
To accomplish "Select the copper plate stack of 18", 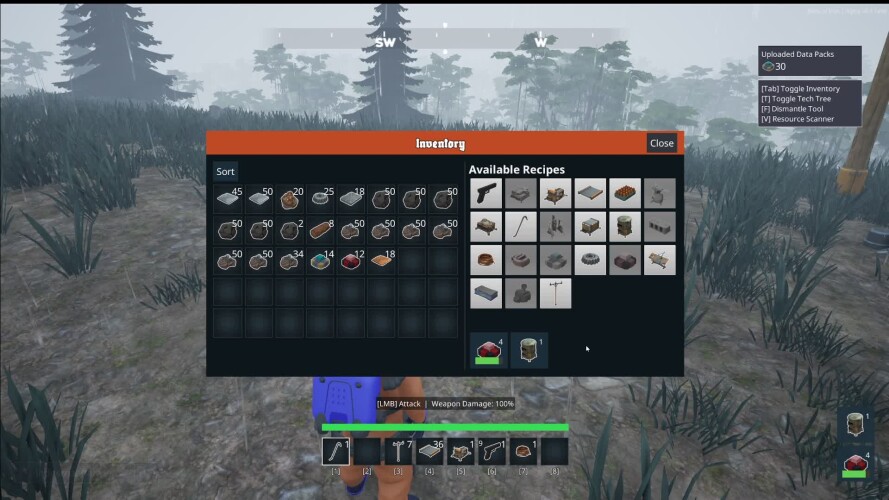I will [382, 262].
